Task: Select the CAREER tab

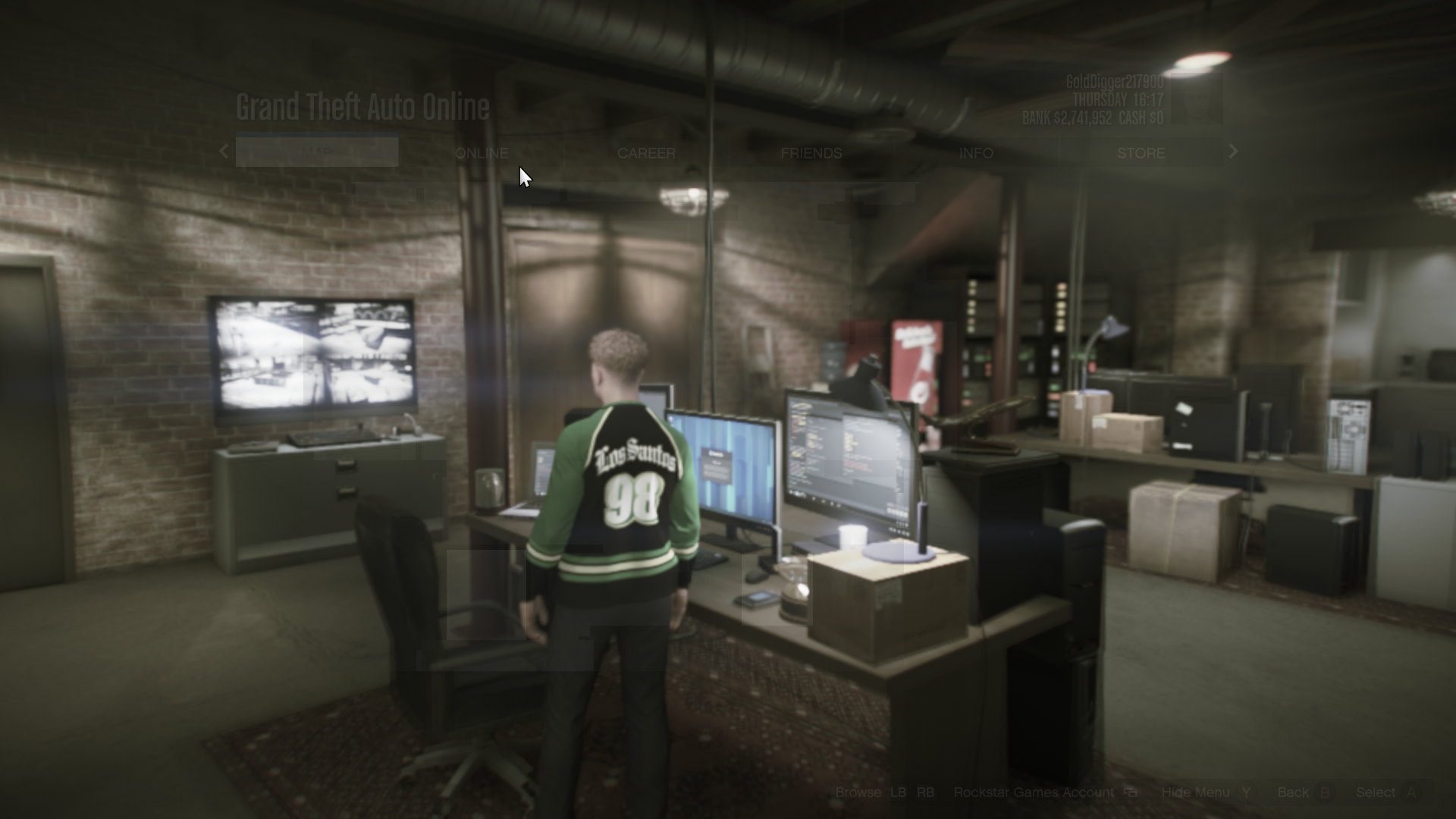Action: coord(646,152)
